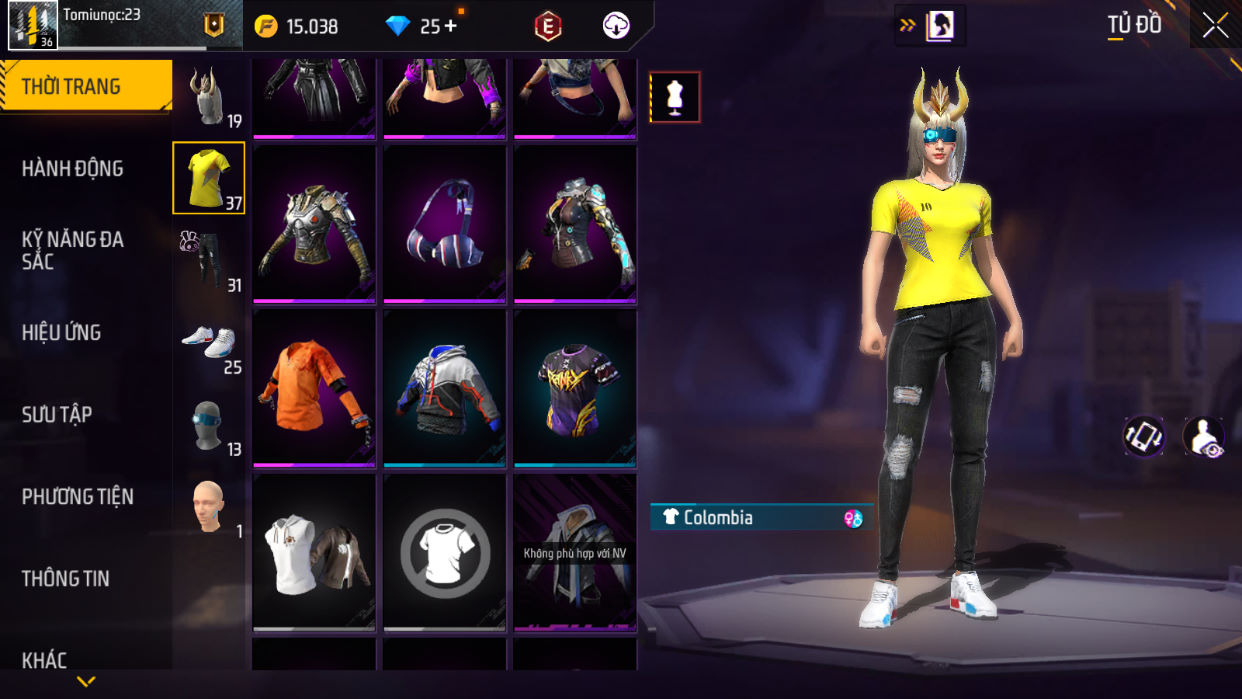The width and height of the screenshot is (1242, 699).
Task: Select the bald head face subcategory
Action: 209,506
